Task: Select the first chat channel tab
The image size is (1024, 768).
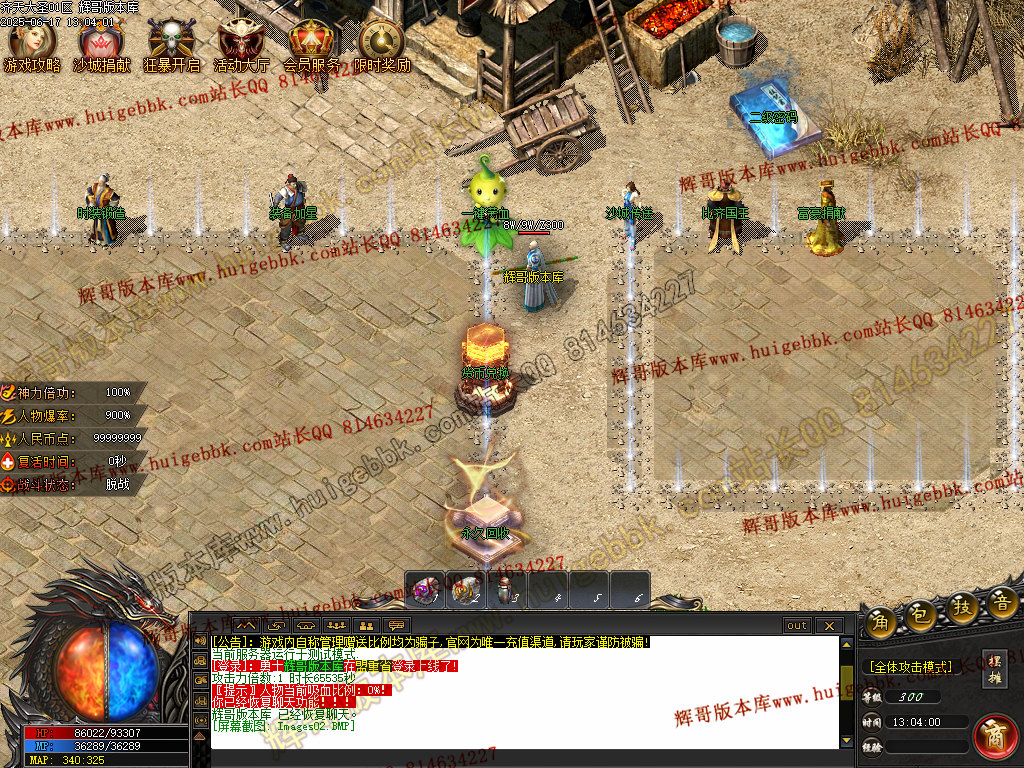Action: [246, 626]
